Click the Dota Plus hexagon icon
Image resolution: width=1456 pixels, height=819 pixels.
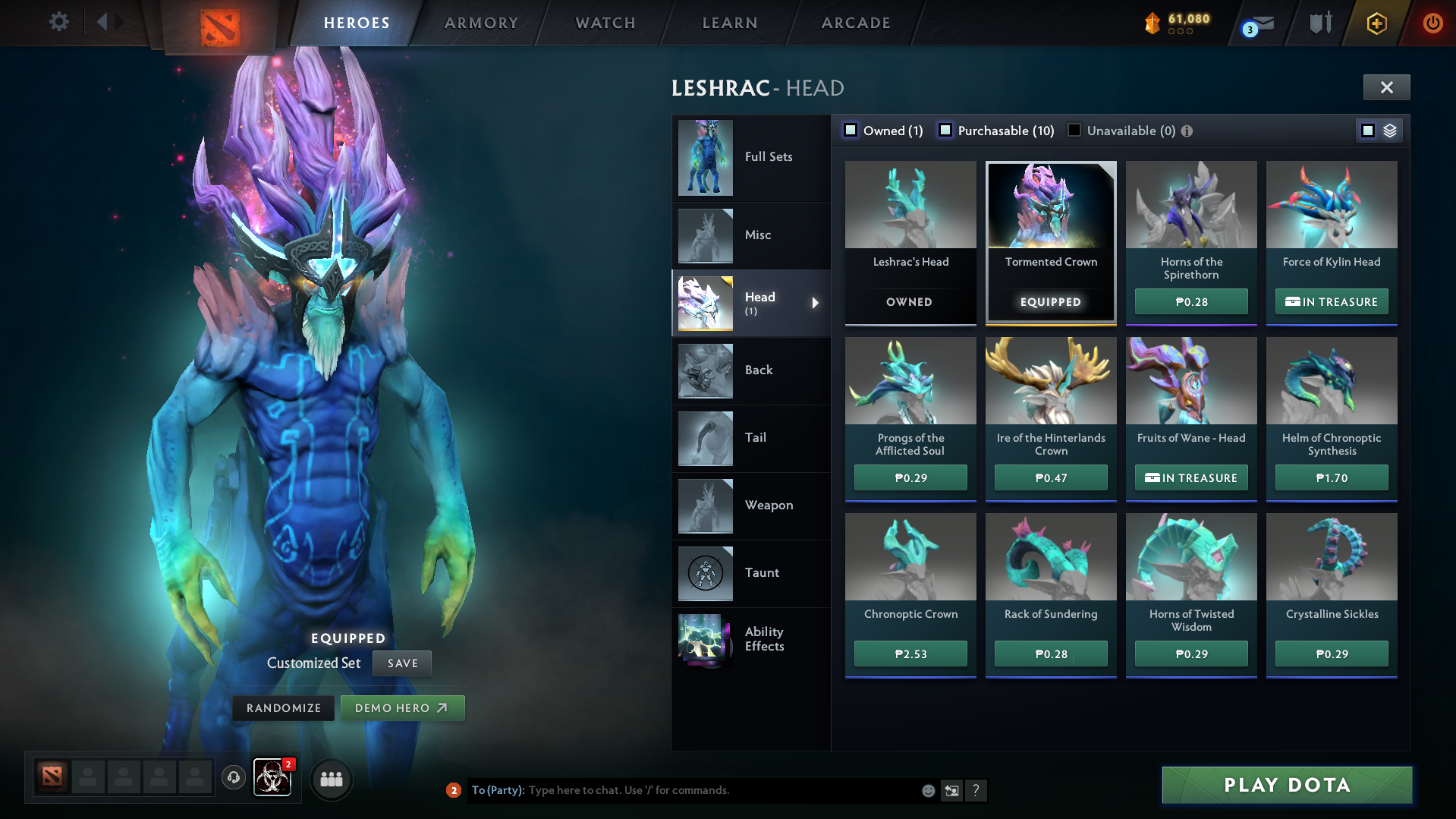point(1376,23)
